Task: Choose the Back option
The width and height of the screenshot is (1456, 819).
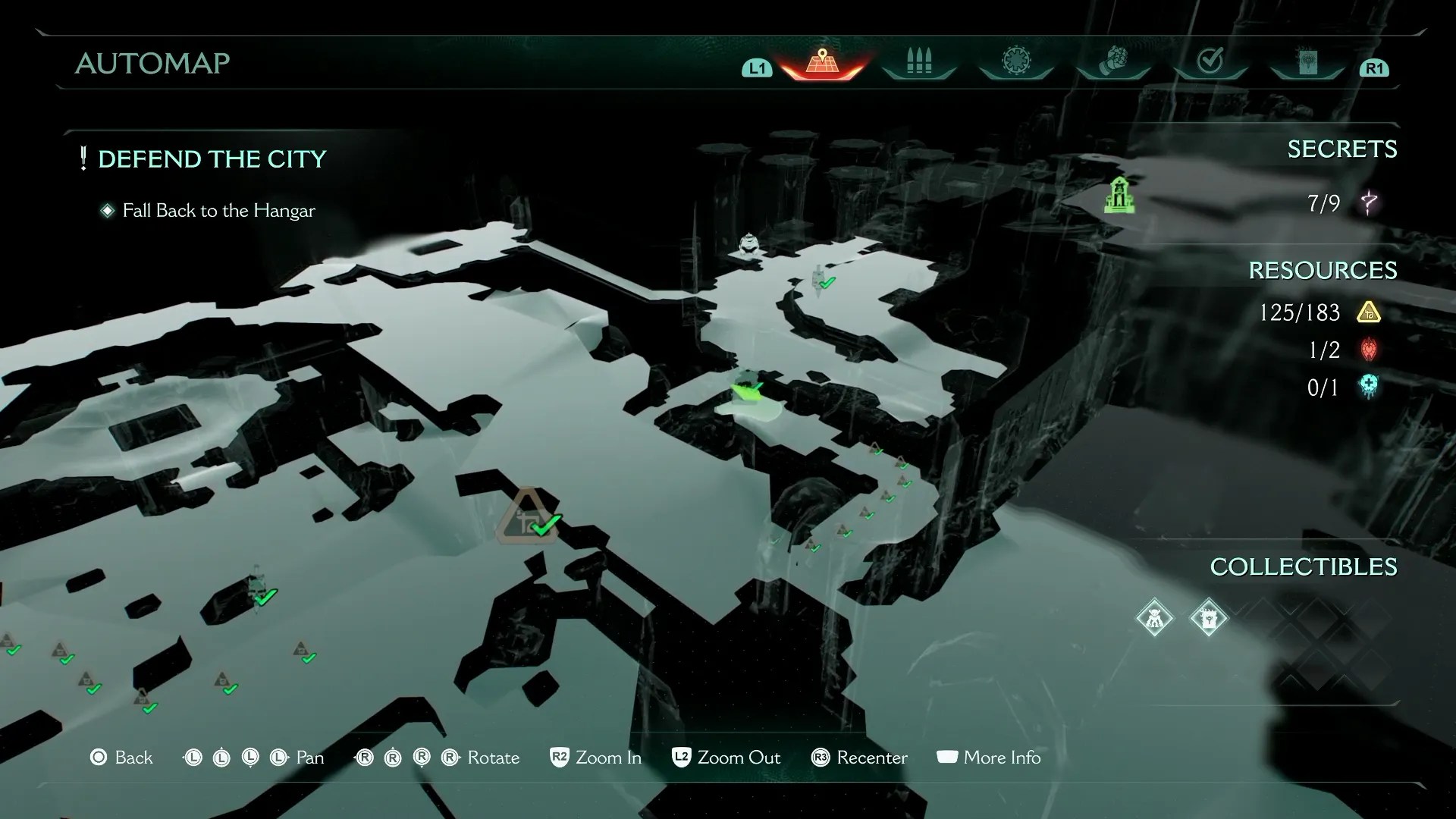Action: (x=121, y=758)
